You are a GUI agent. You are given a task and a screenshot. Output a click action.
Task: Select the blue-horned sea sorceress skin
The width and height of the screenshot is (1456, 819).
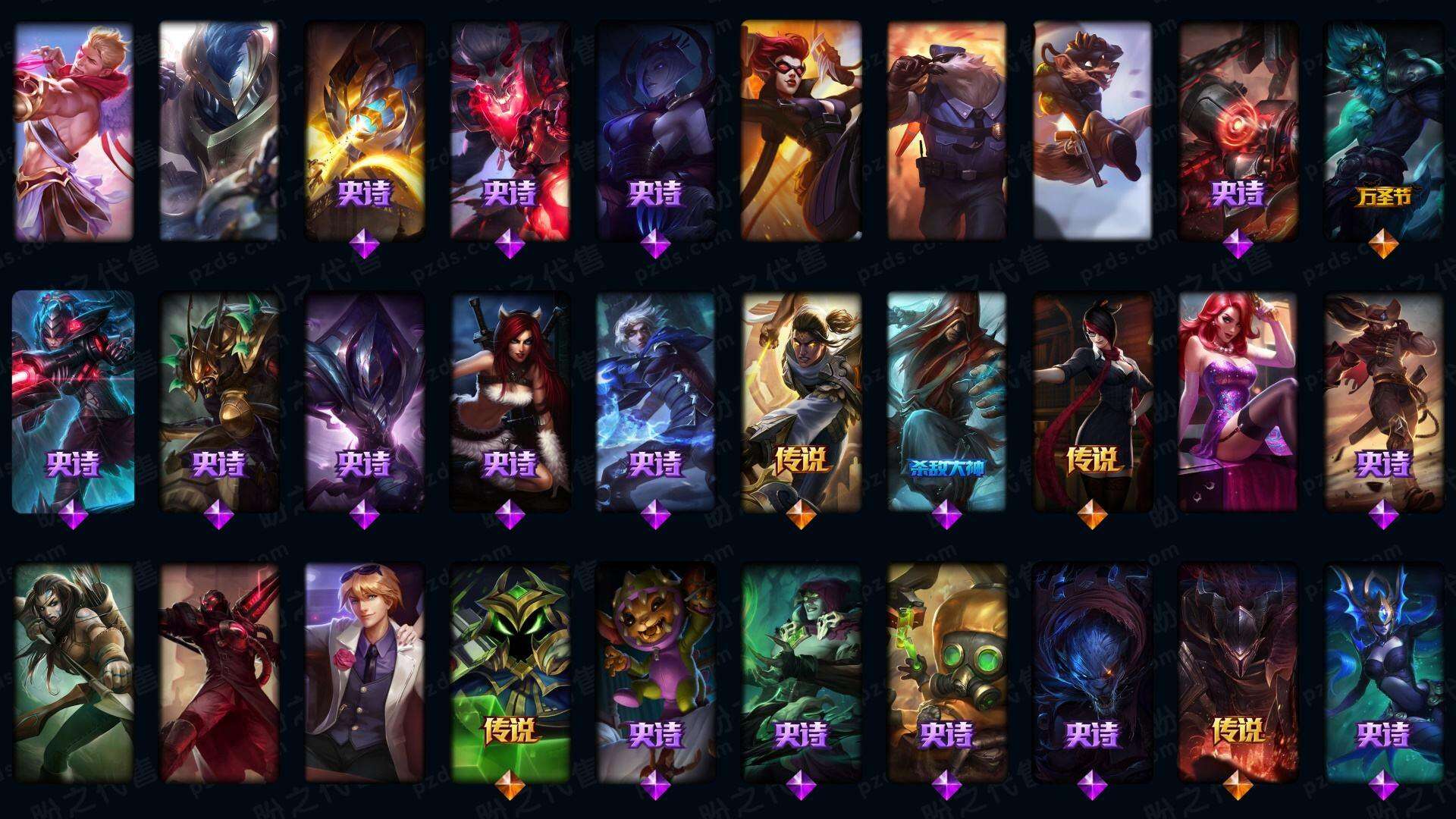pos(1383,672)
